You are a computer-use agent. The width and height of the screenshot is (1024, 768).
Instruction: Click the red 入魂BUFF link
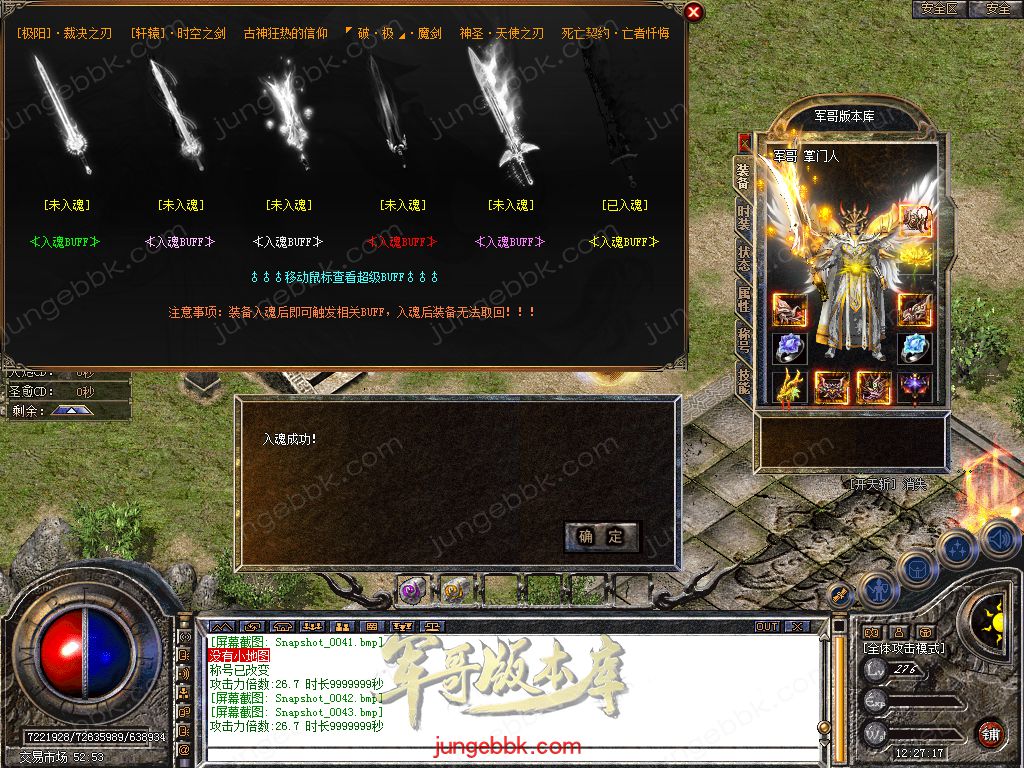401,241
